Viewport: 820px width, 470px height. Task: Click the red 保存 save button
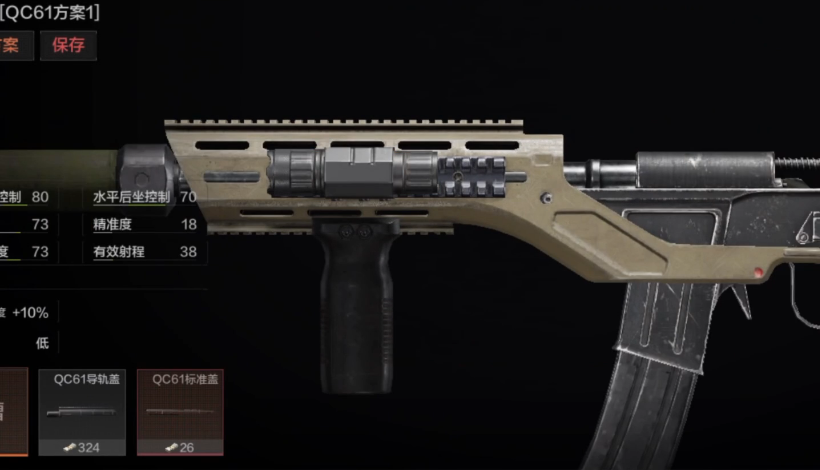pyautogui.click(x=68, y=45)
